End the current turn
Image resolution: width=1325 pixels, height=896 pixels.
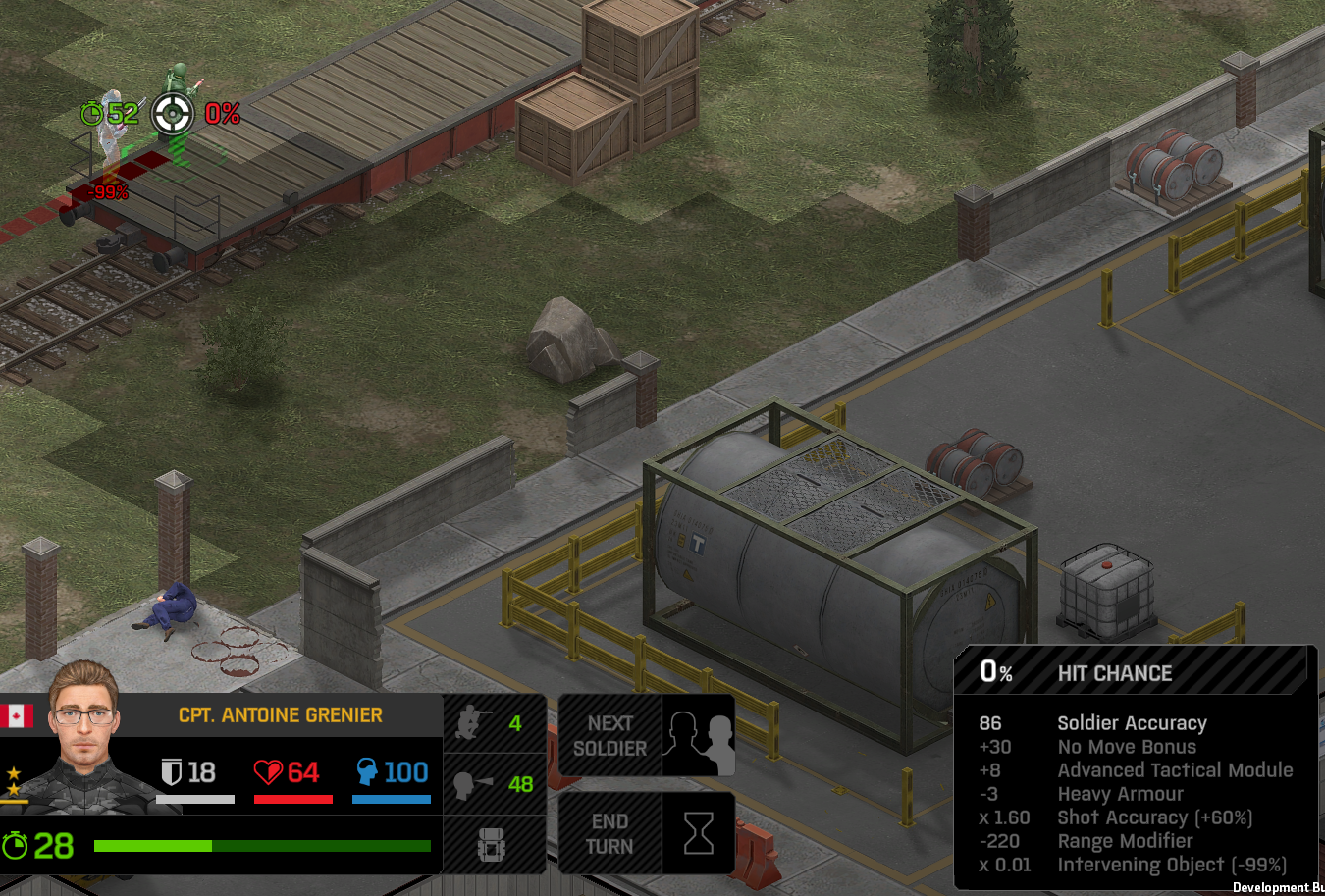pos(646,833)
